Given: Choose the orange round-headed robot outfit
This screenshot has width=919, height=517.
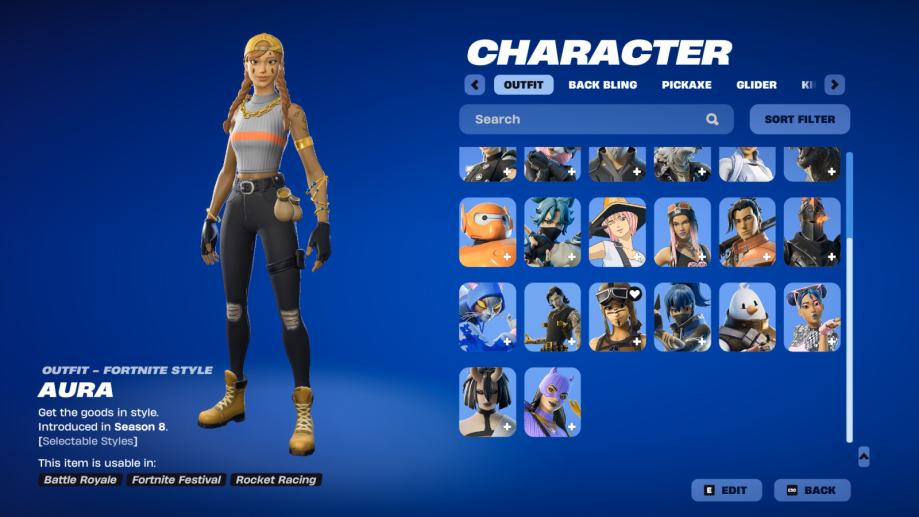Looking at the screenshot, I should tap(488, 232).
